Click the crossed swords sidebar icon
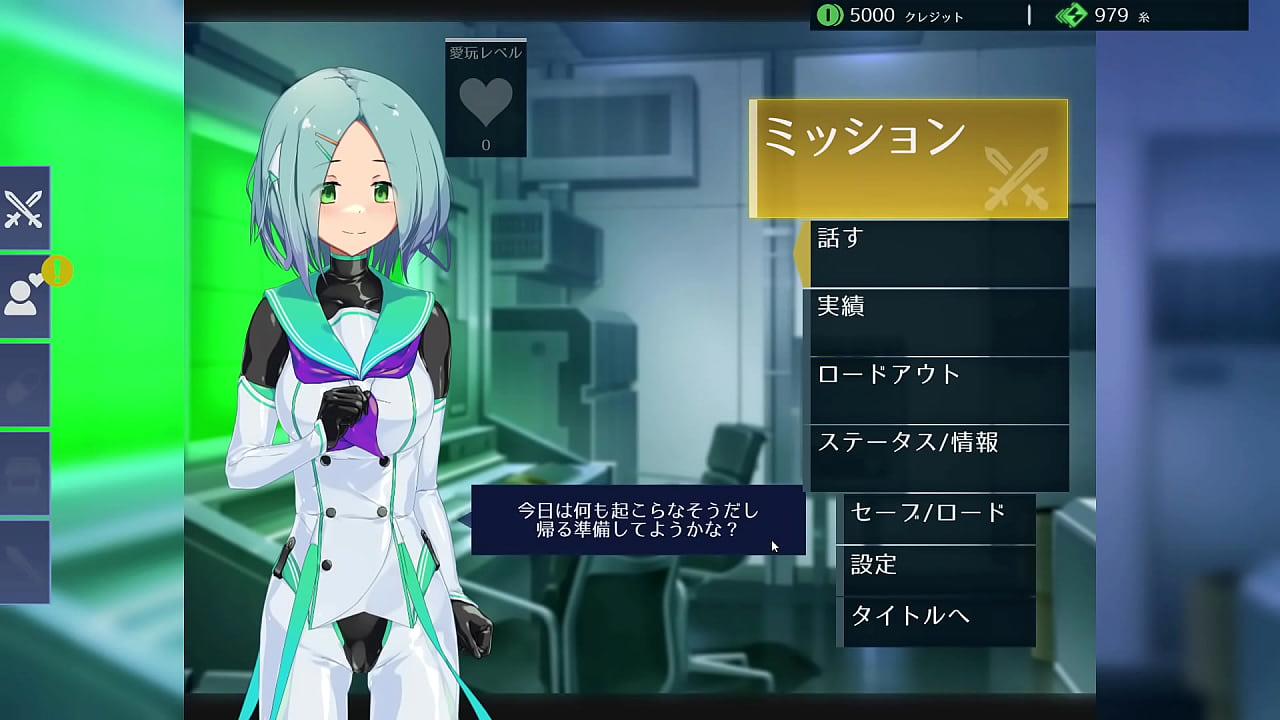This screenshot has width=1280, height=720. pyautogui.click(x=24, y=208)
